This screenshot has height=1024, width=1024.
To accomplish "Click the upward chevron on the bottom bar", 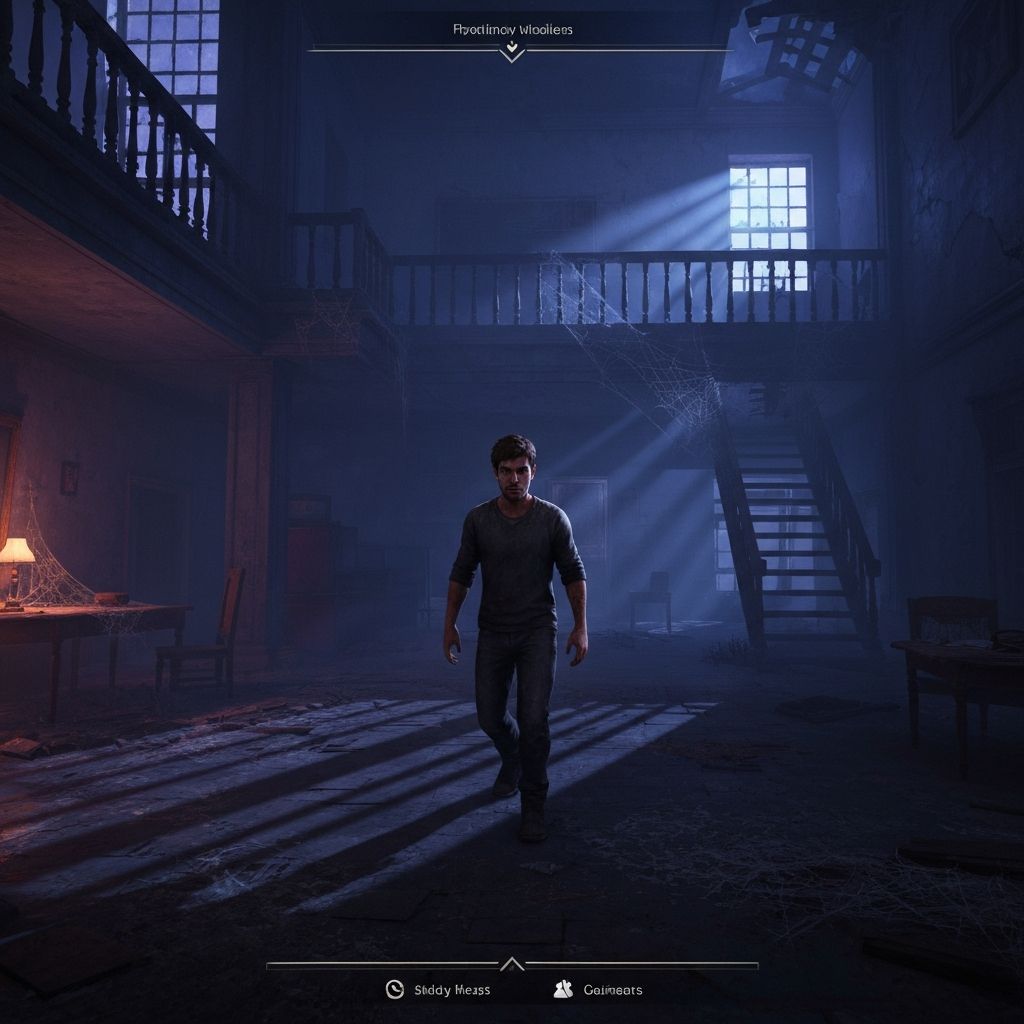I will click(512, 964).
